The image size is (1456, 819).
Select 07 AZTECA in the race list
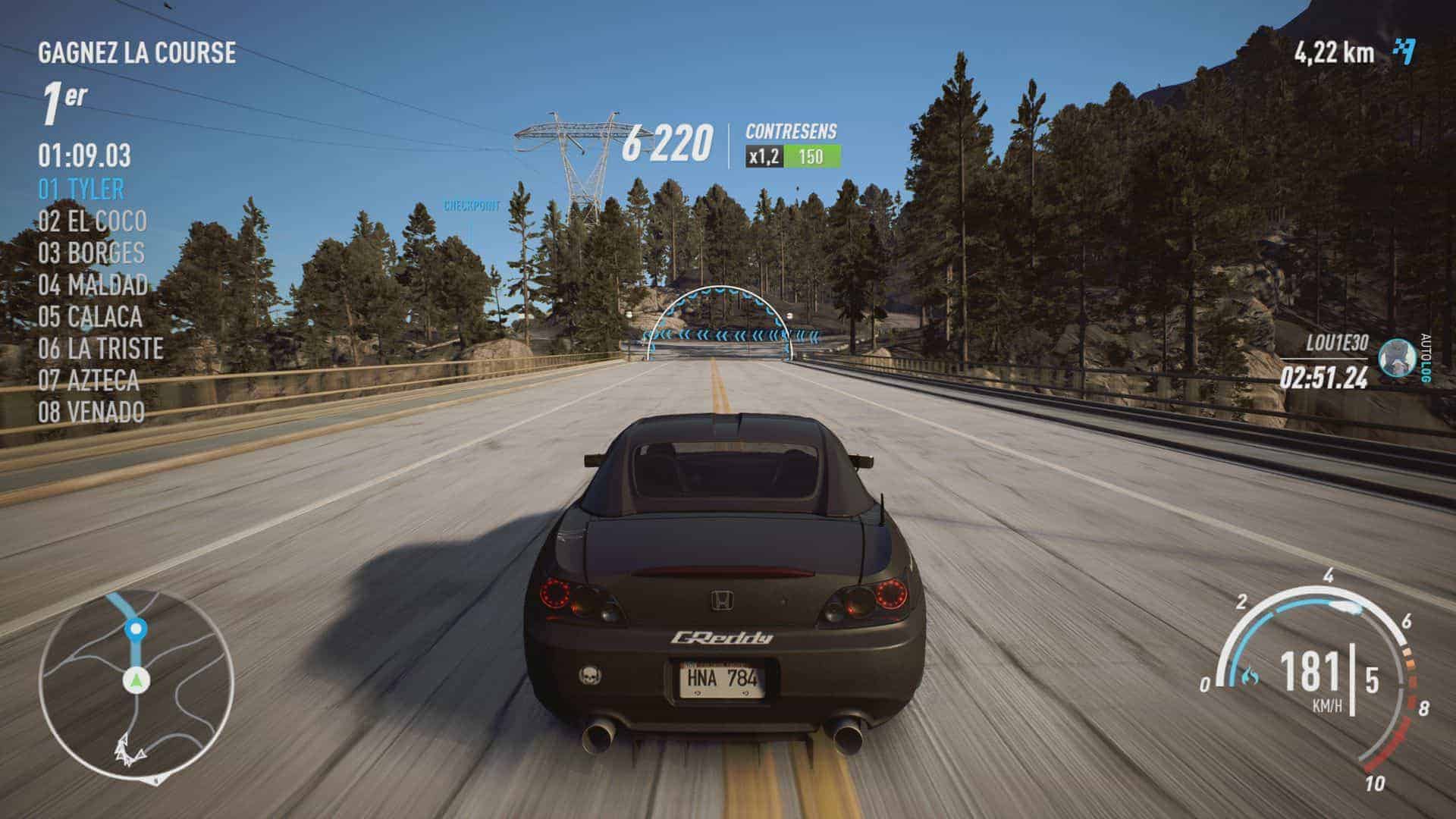coord(89,380)
